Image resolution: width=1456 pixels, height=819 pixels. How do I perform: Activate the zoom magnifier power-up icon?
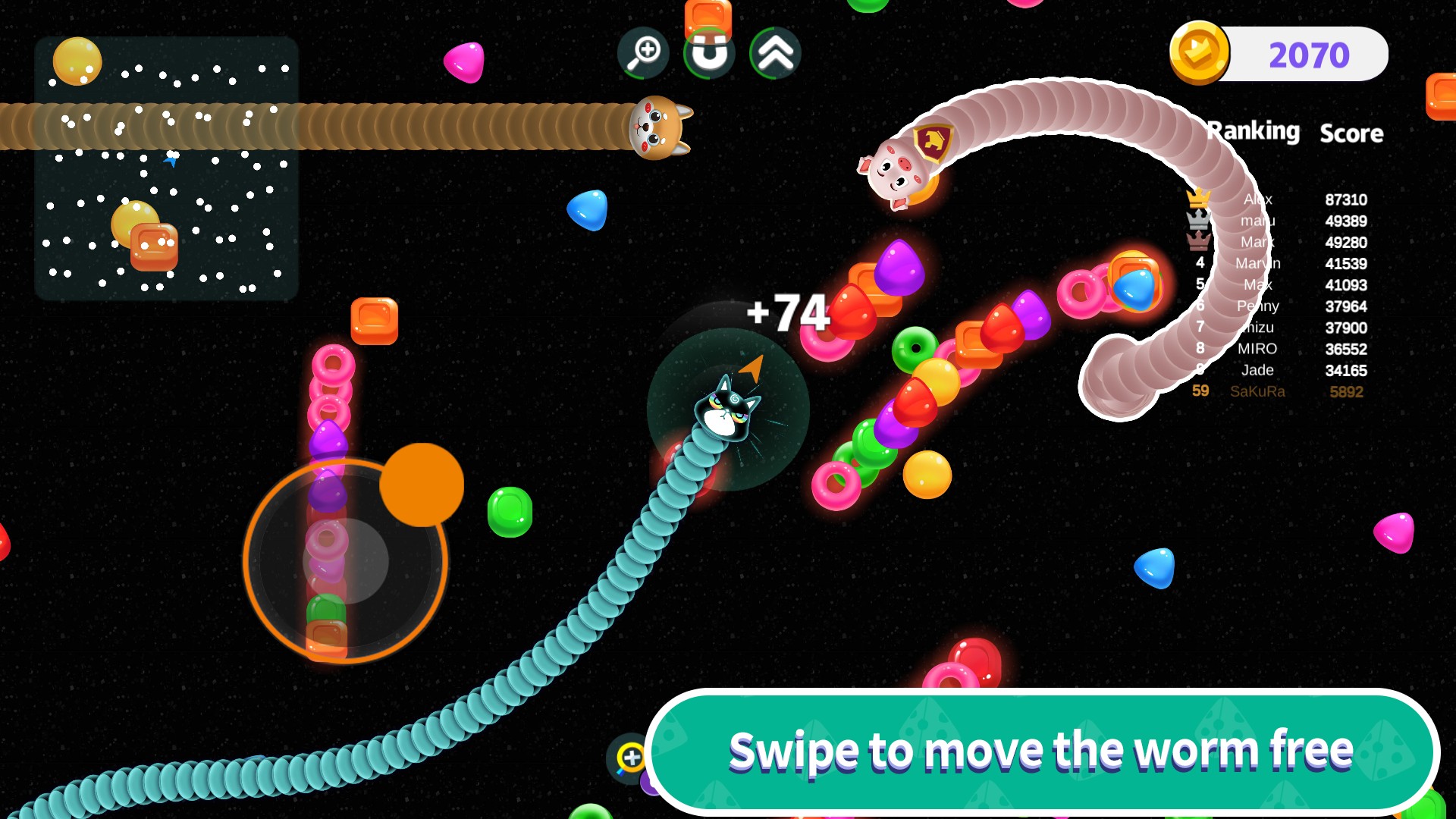tap(644, 53)
